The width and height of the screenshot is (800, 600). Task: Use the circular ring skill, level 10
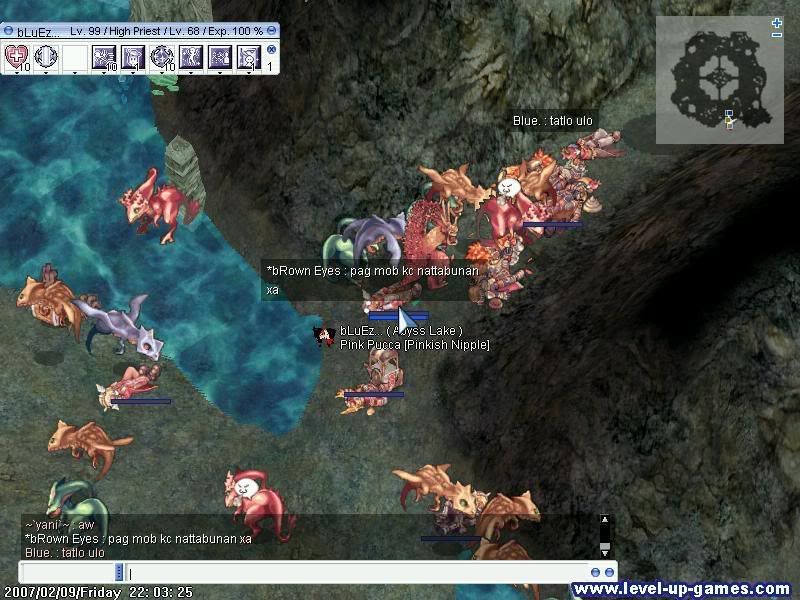tap(162, 56)
